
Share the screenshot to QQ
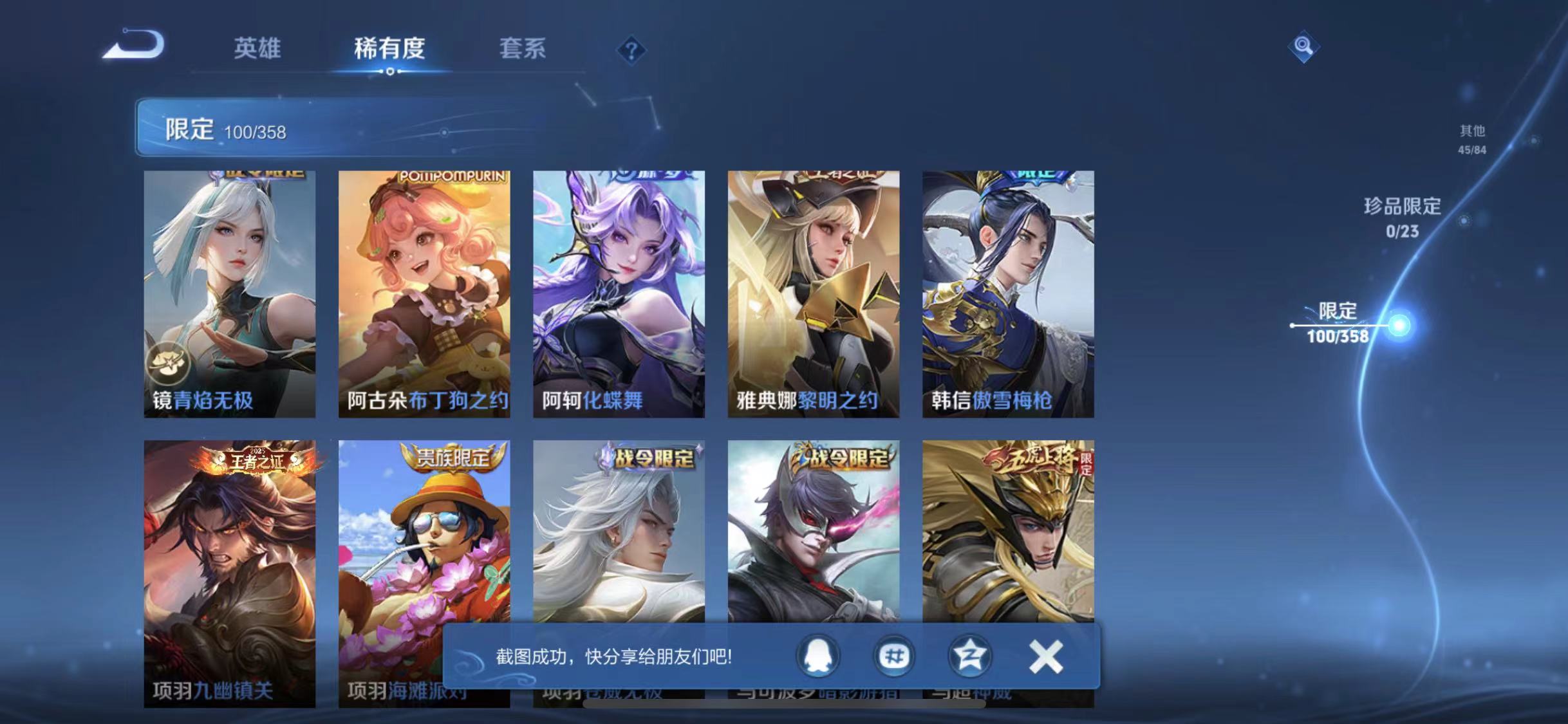(x=816, y=657)
